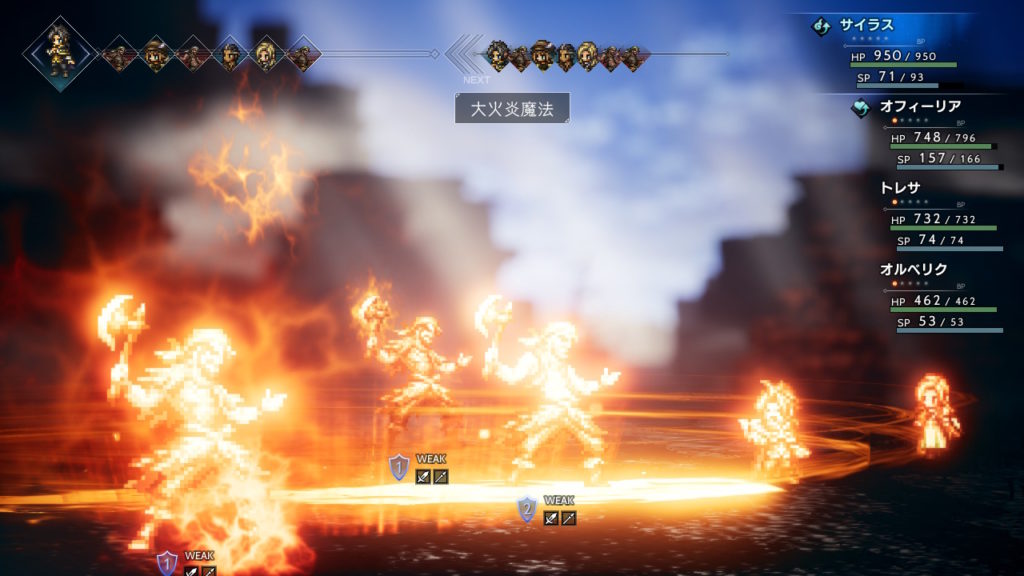Click the 大火炎魔法 skill name banner

point(512,108)
